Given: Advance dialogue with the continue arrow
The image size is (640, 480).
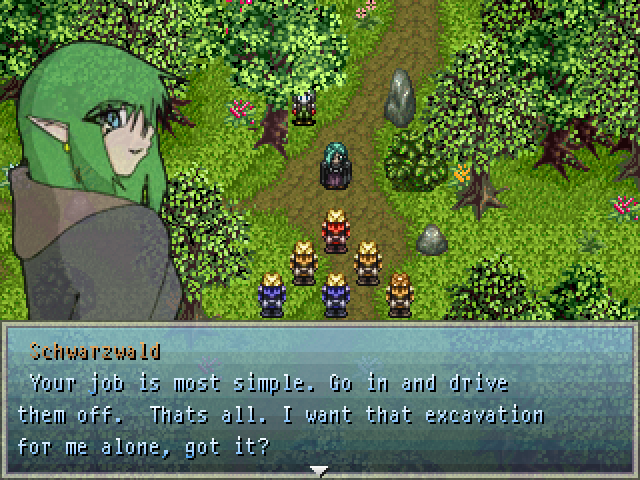Looking at the screenshot, I should click(x=319, y=470).
